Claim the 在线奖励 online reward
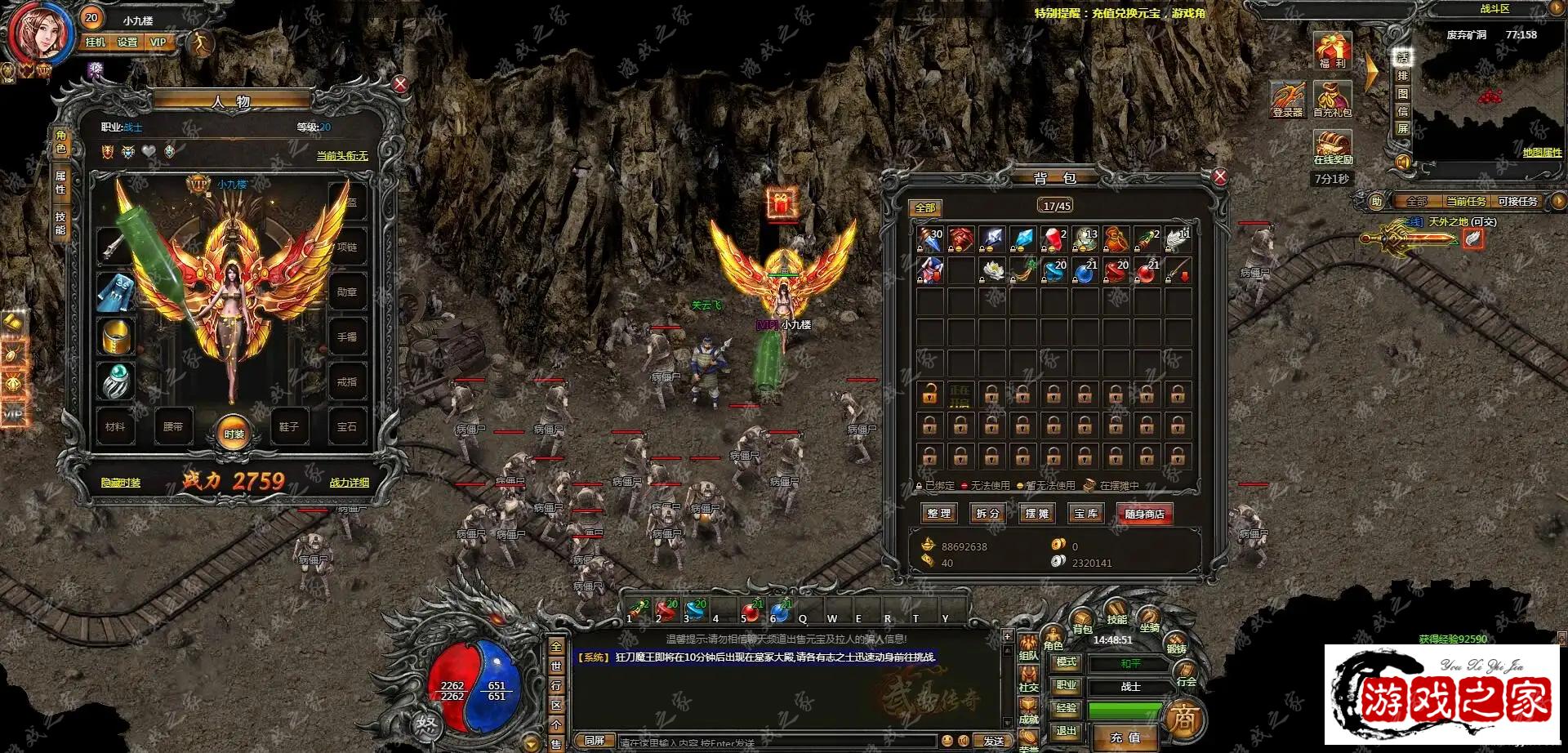Screen dimensions: 1568x753 tap(1333, 147)
